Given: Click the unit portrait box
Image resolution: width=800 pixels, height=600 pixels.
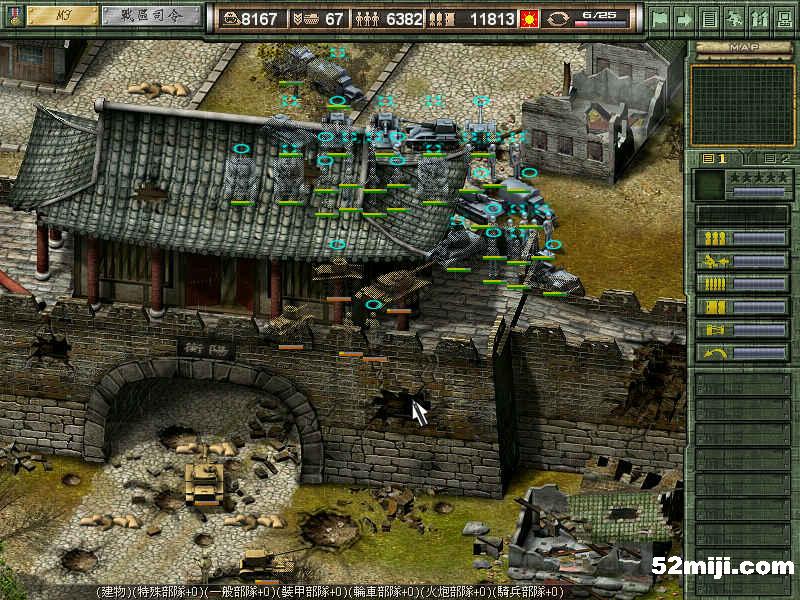Looking at the screenshot, I should tap(709, 185).
